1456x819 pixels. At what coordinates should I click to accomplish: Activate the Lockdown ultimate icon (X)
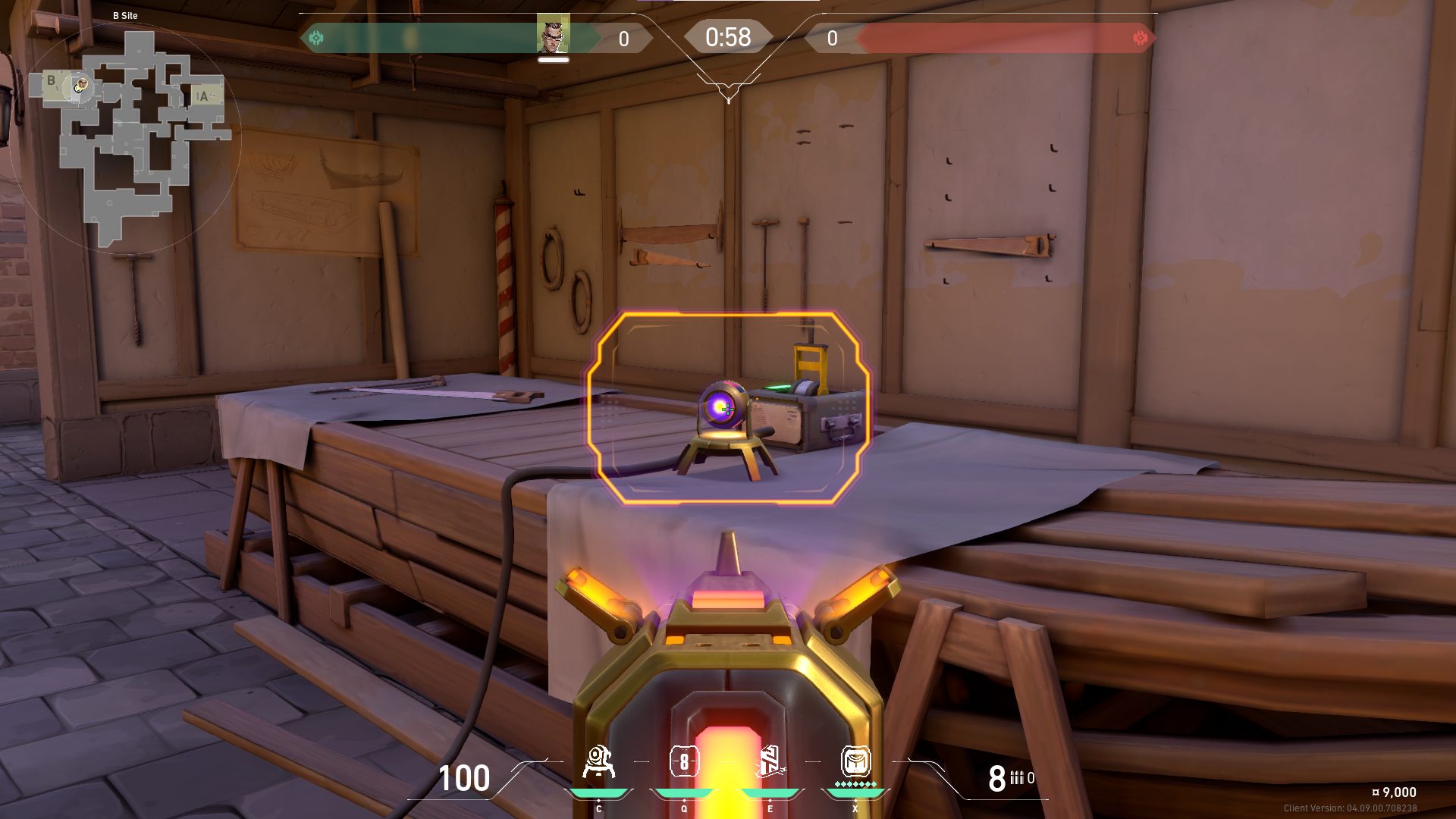pyautogui.click(x=855, y=762)
